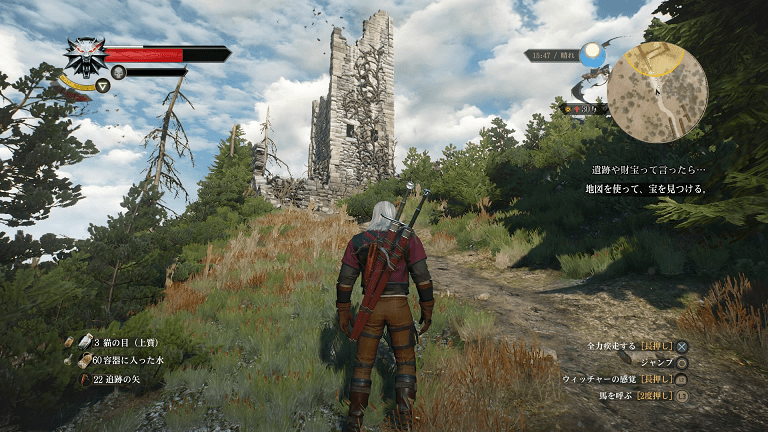This screenshot has width=768, height=432.
Task: Click the wolf medallion icon
Action: point(85,56)
